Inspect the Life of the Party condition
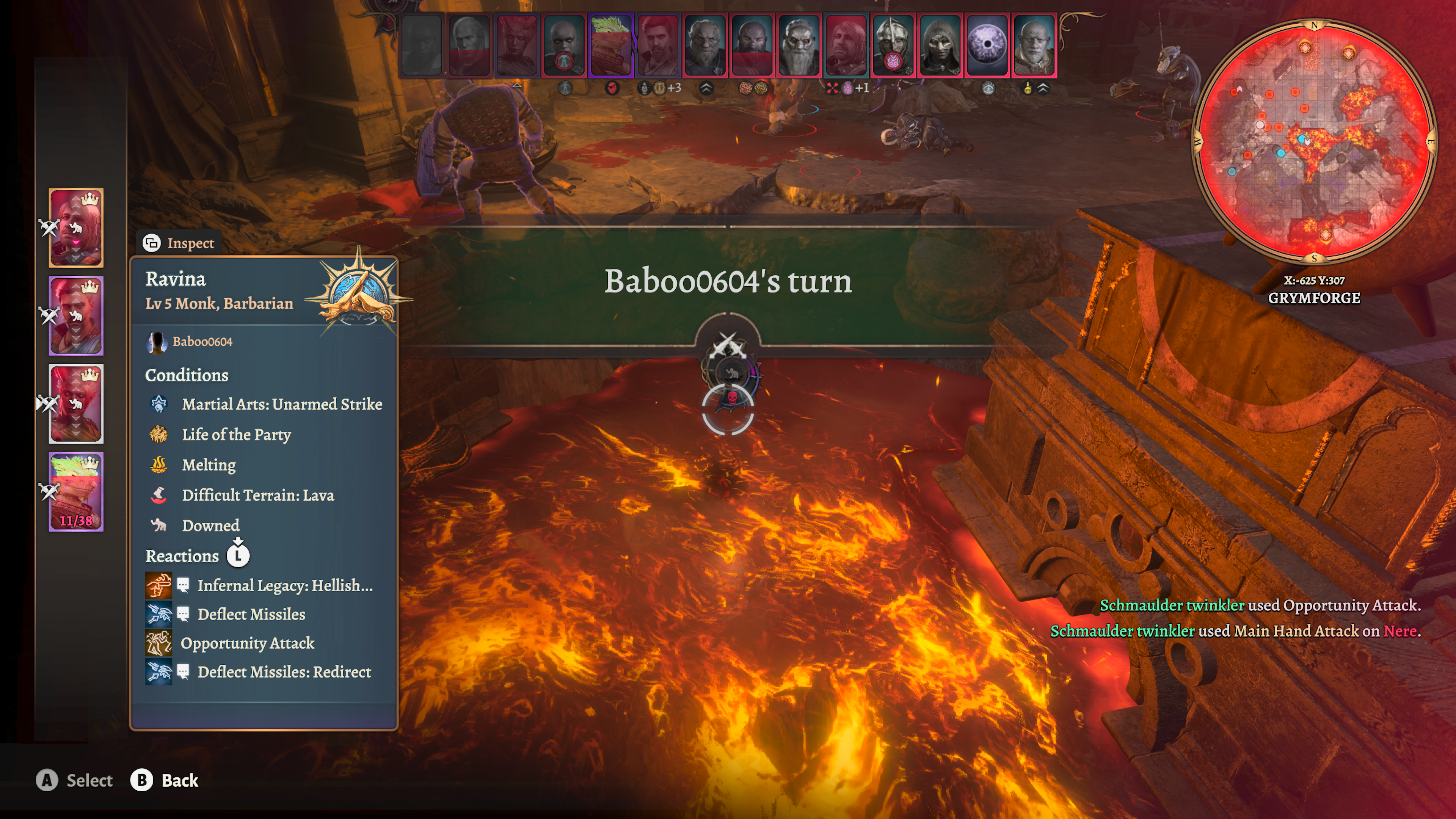1456x819 pixels. [236, 435]
